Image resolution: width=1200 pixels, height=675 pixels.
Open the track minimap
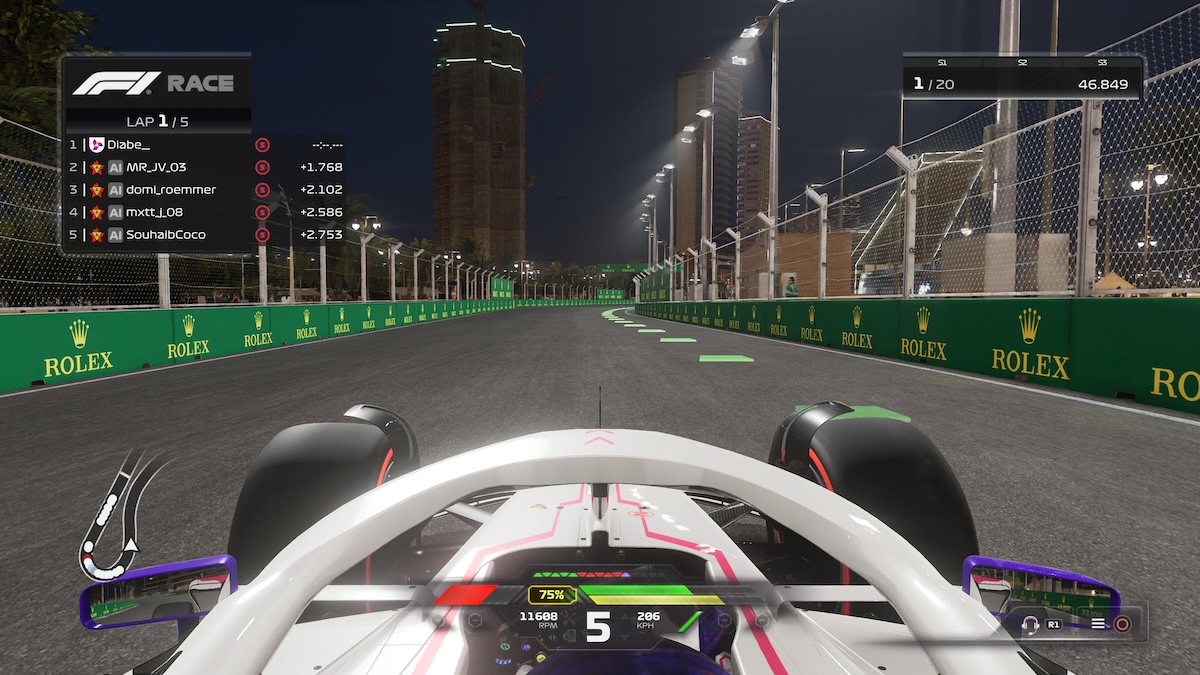point(116,516)
